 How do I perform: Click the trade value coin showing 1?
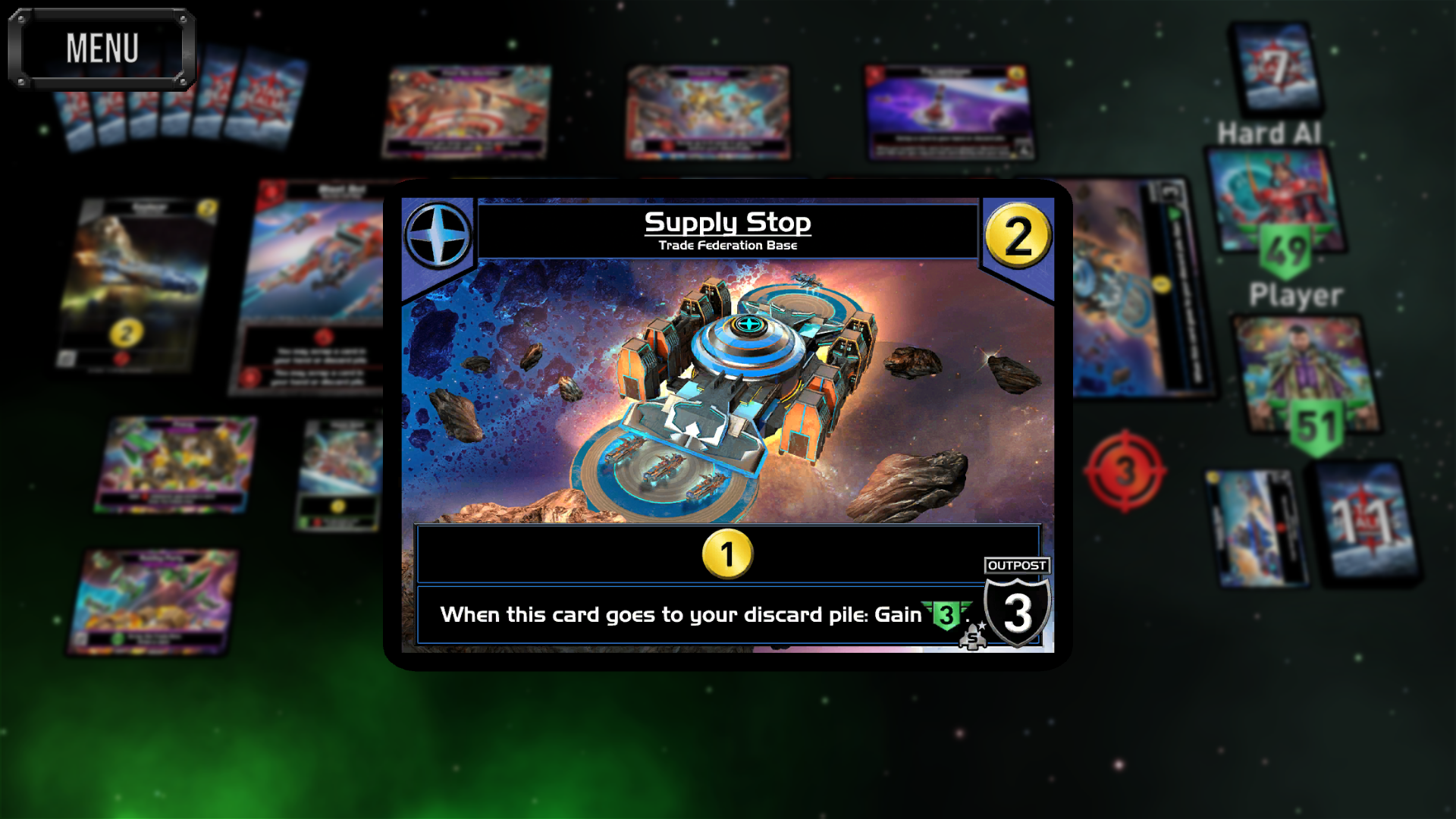pos(726,554)
